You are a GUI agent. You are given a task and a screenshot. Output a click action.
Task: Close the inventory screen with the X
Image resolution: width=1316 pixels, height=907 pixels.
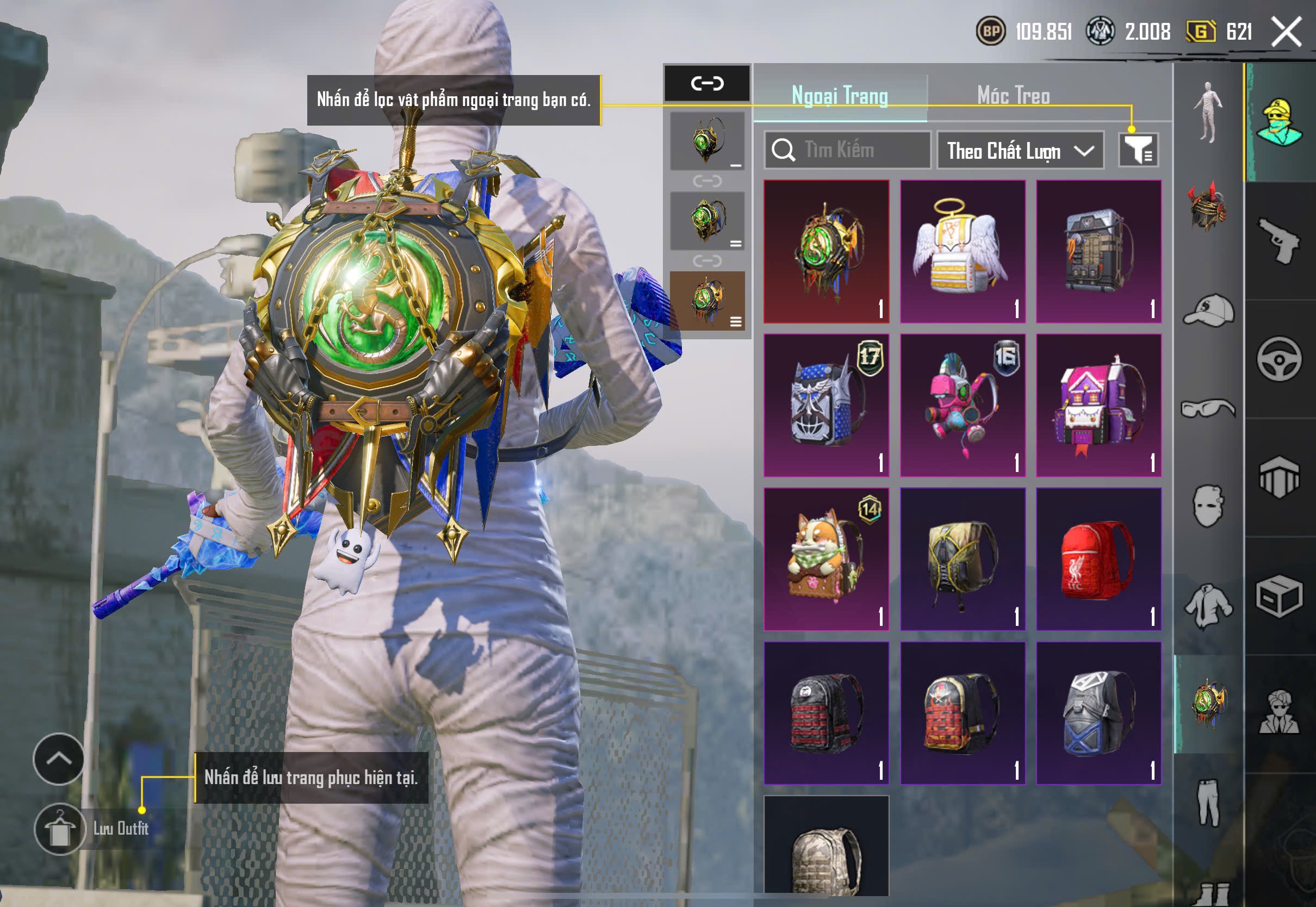point(1286,31)
